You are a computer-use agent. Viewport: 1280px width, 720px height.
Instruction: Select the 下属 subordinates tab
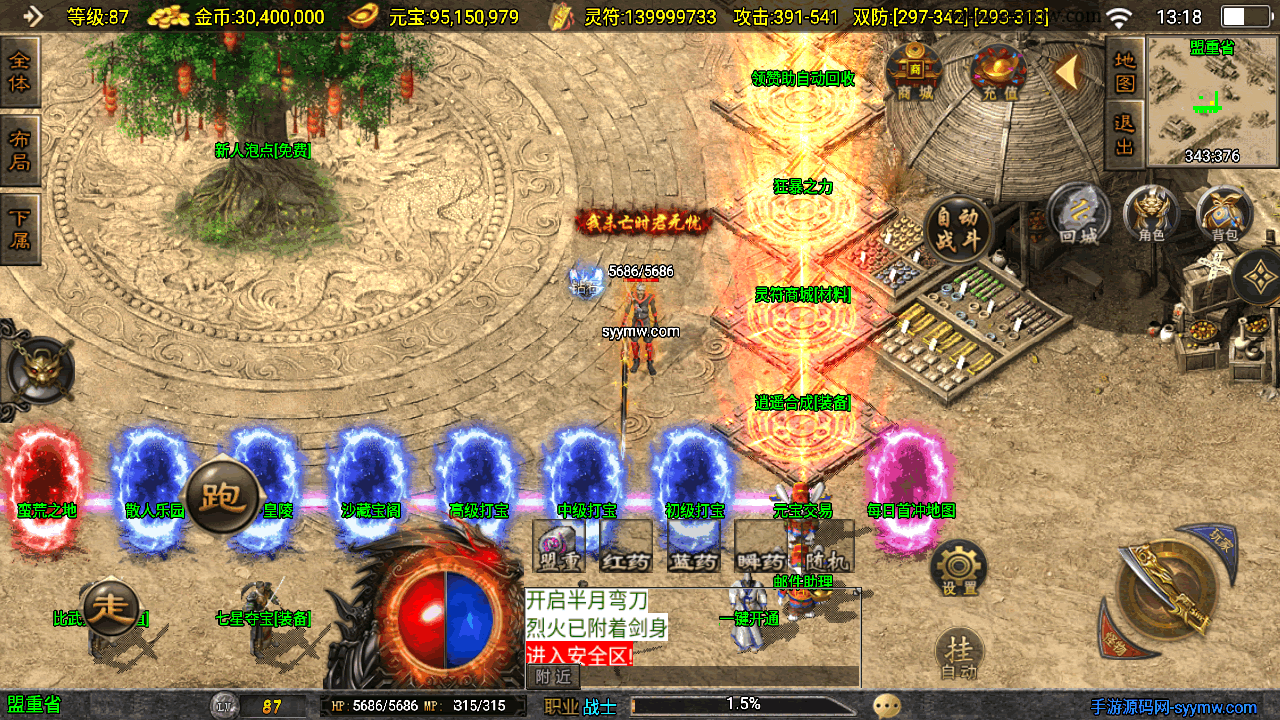(x=20, y=229)
